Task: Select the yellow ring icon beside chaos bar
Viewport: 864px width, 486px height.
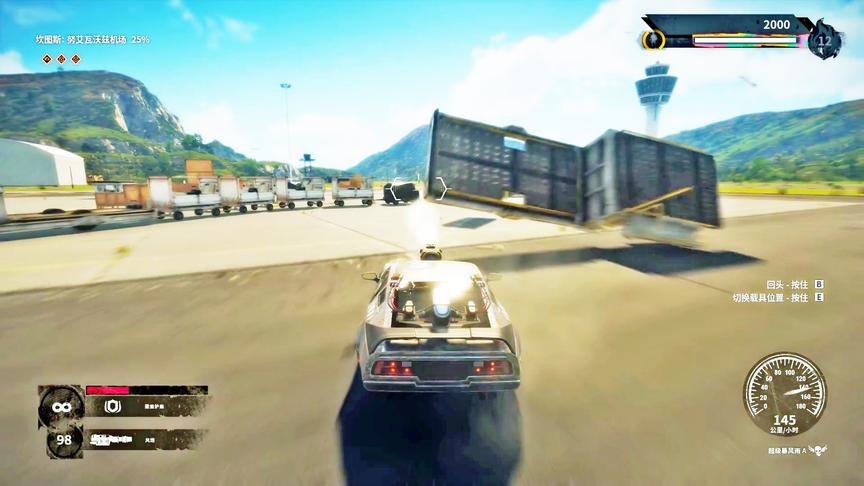Action: (653, 40)
